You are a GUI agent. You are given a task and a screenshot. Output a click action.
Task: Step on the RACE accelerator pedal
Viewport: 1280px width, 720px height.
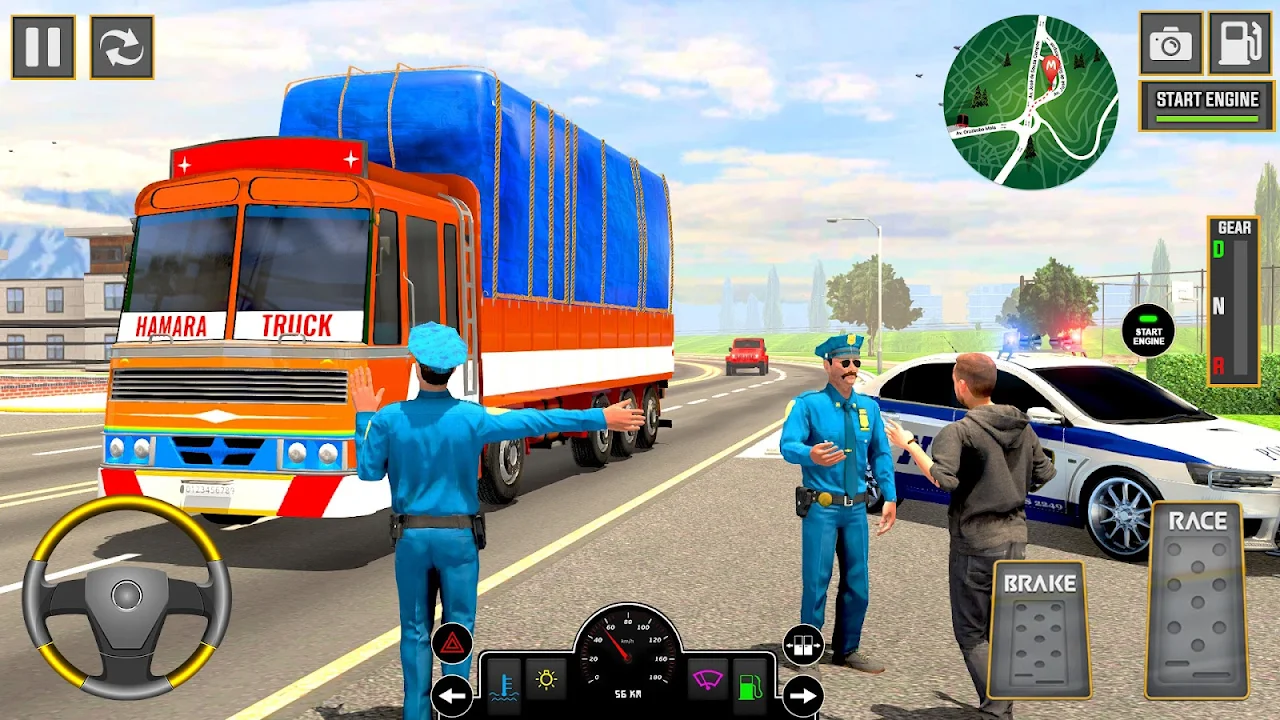point(1196,600)
